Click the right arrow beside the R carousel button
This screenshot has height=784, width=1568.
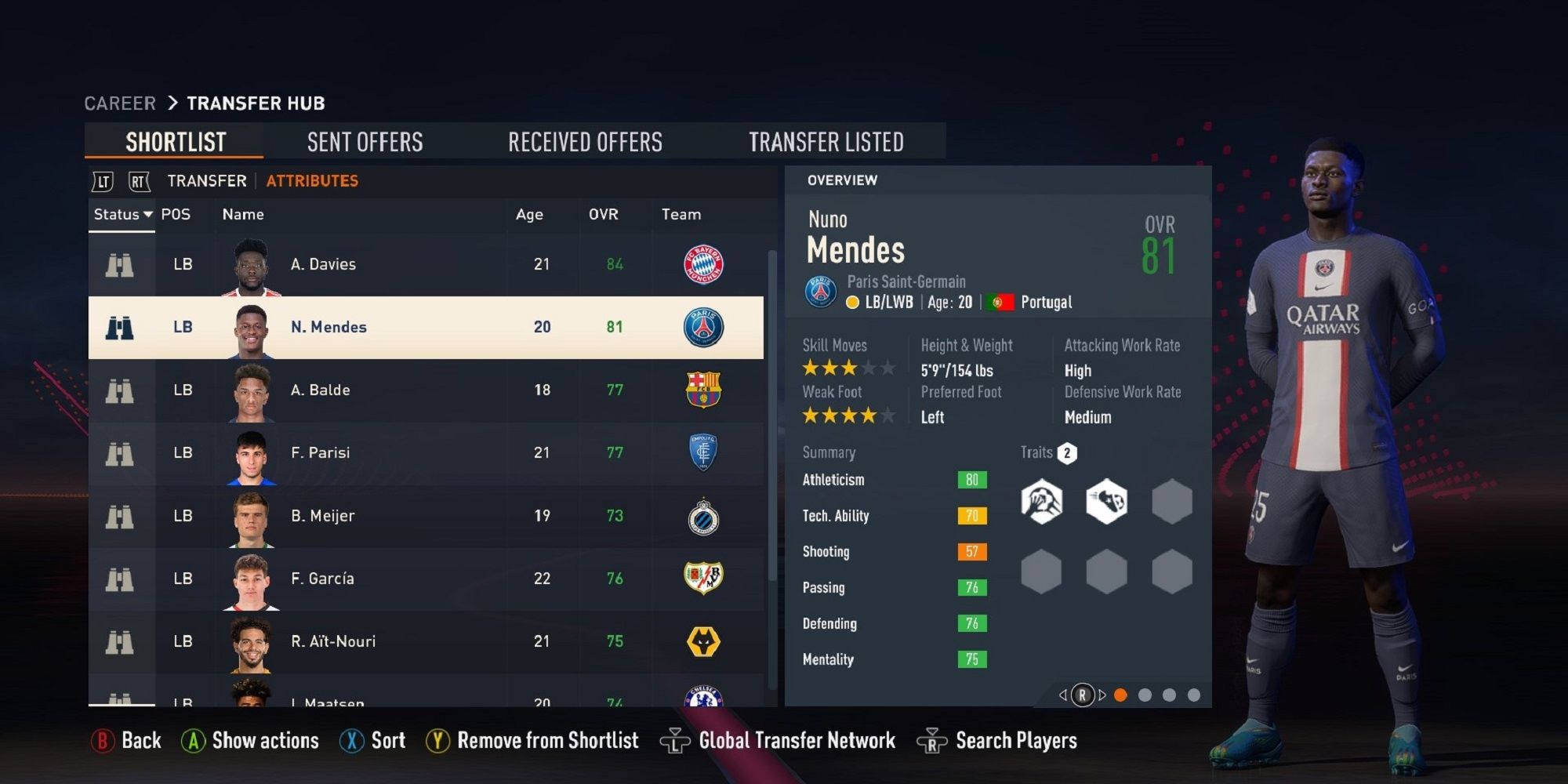1102,693
